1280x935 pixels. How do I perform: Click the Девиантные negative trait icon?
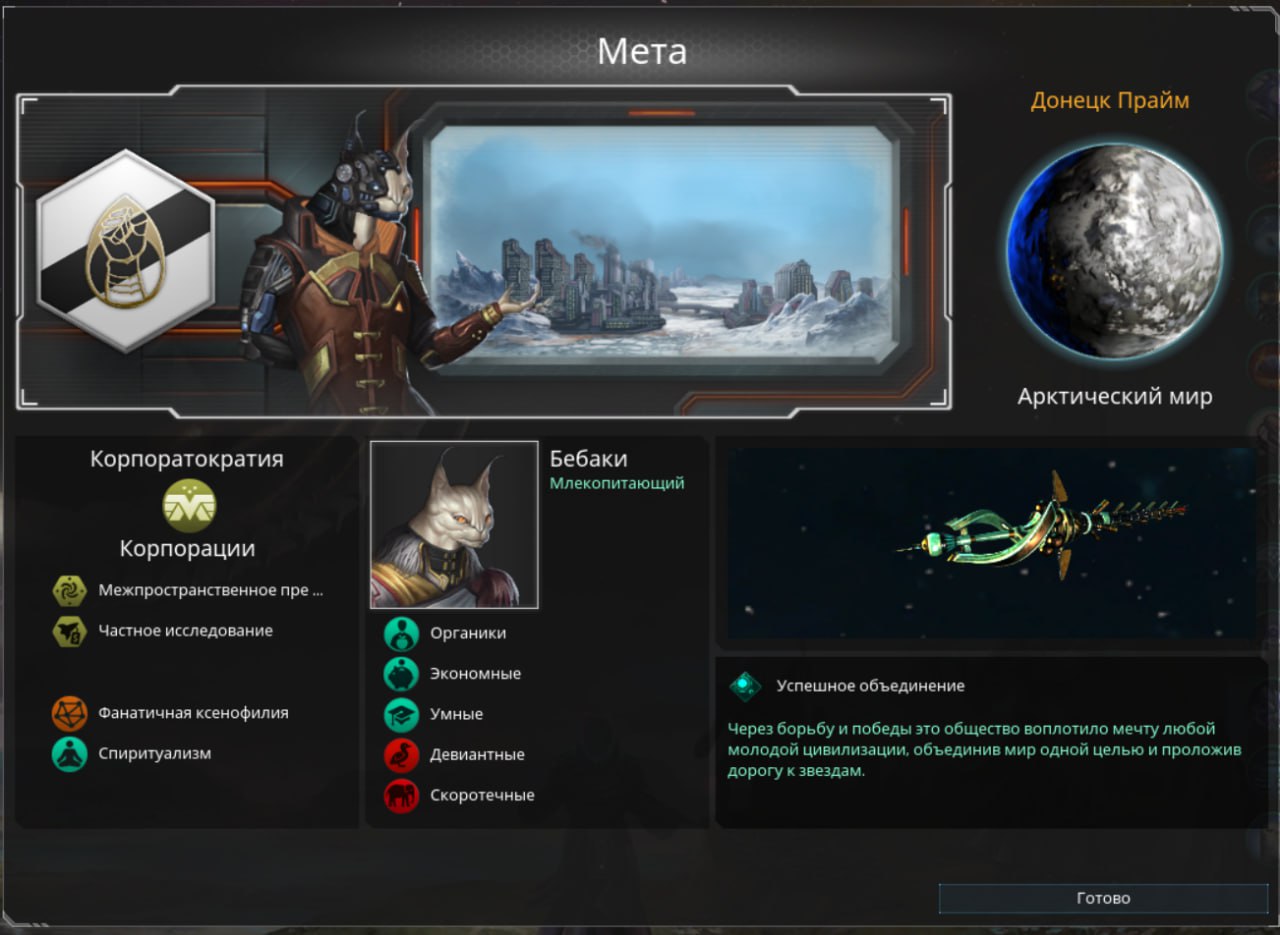click(x=401, y=755)
